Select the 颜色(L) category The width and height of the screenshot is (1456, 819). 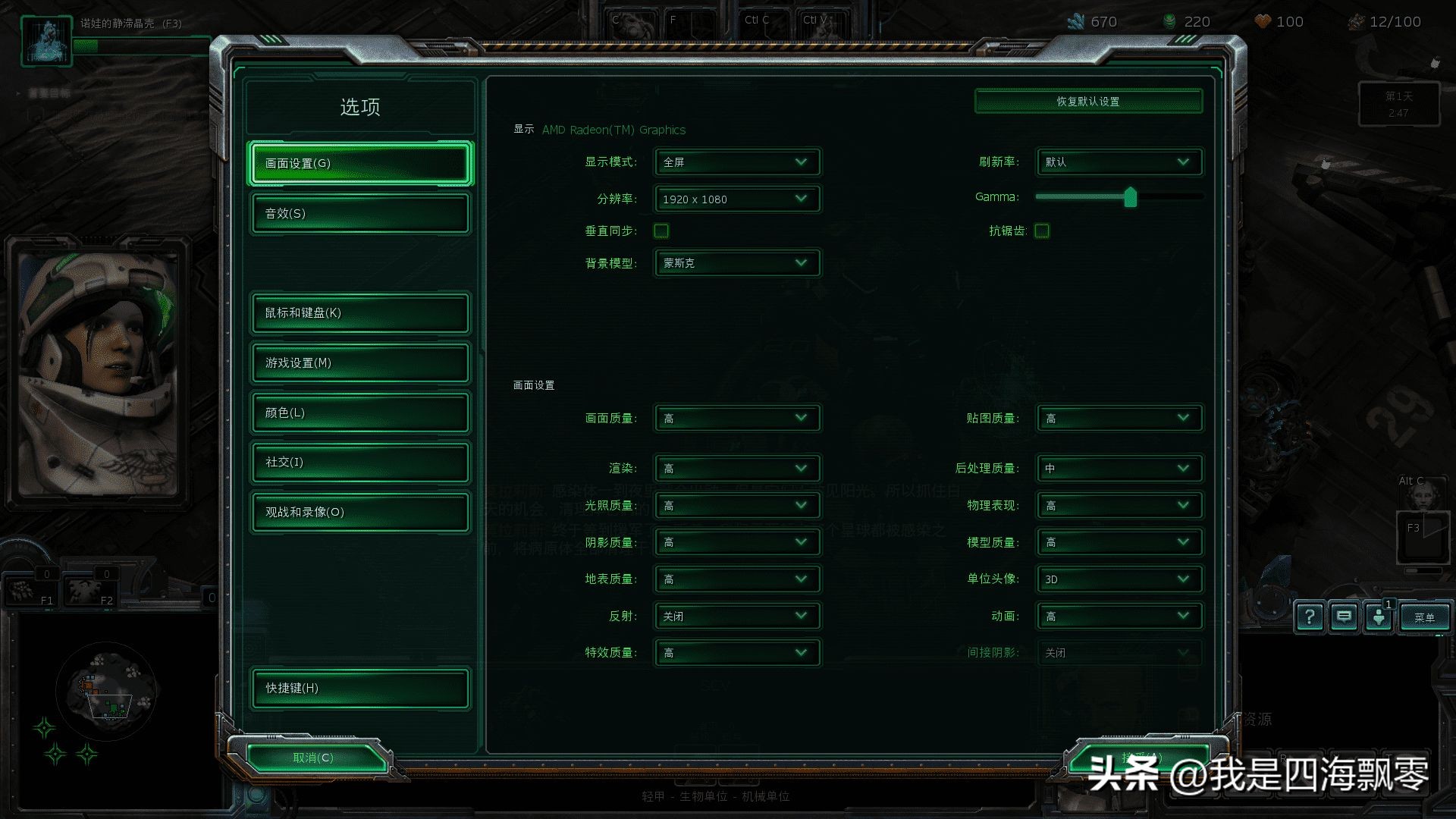[360, 413]
